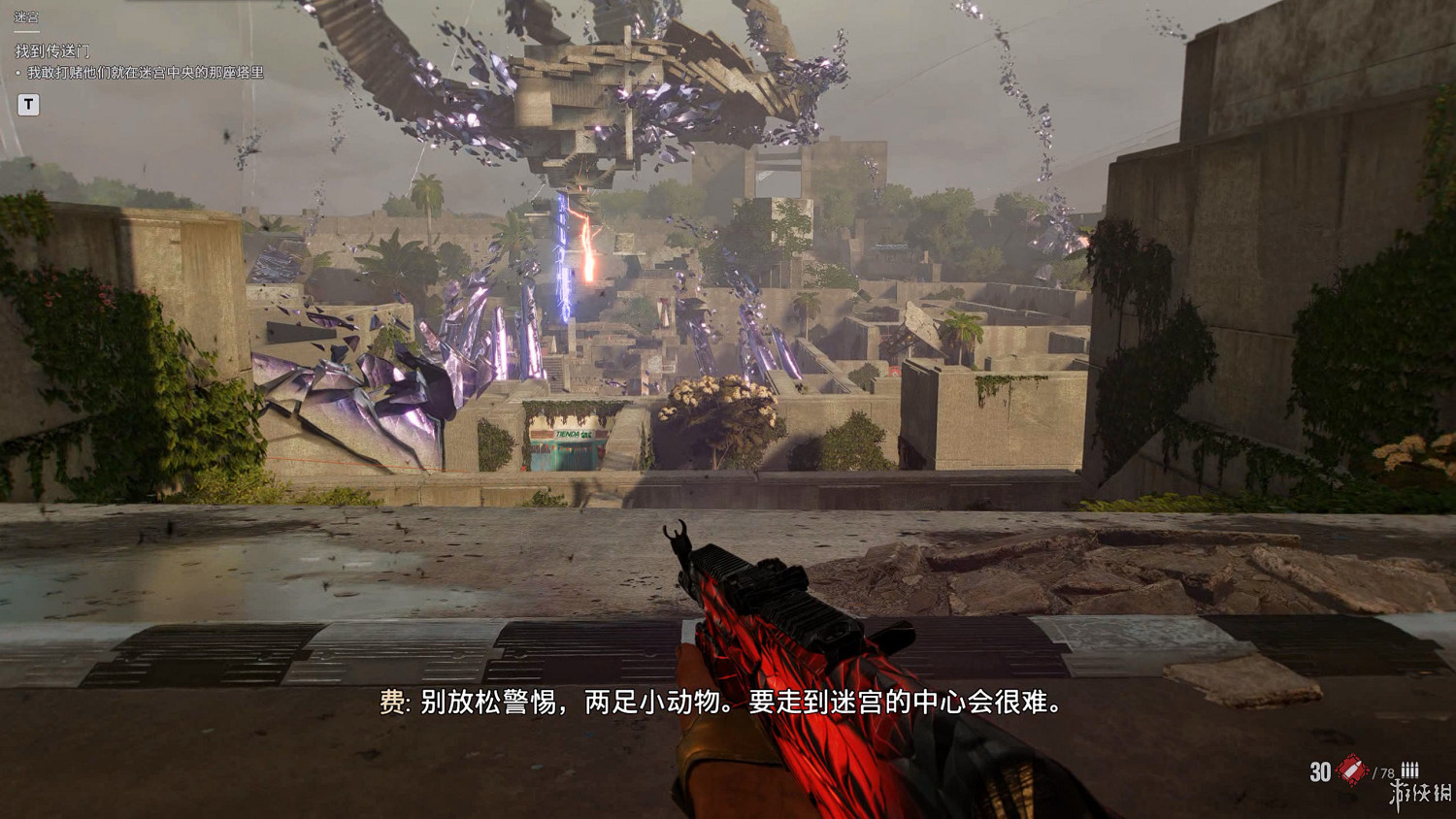
Task: Click the T key prompt badge
Action: [26, 104]
